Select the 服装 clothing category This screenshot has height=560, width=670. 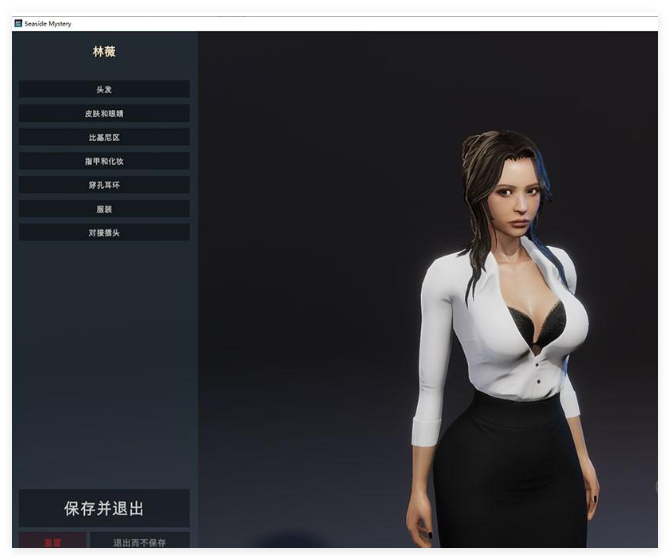(x=104, y=209)
